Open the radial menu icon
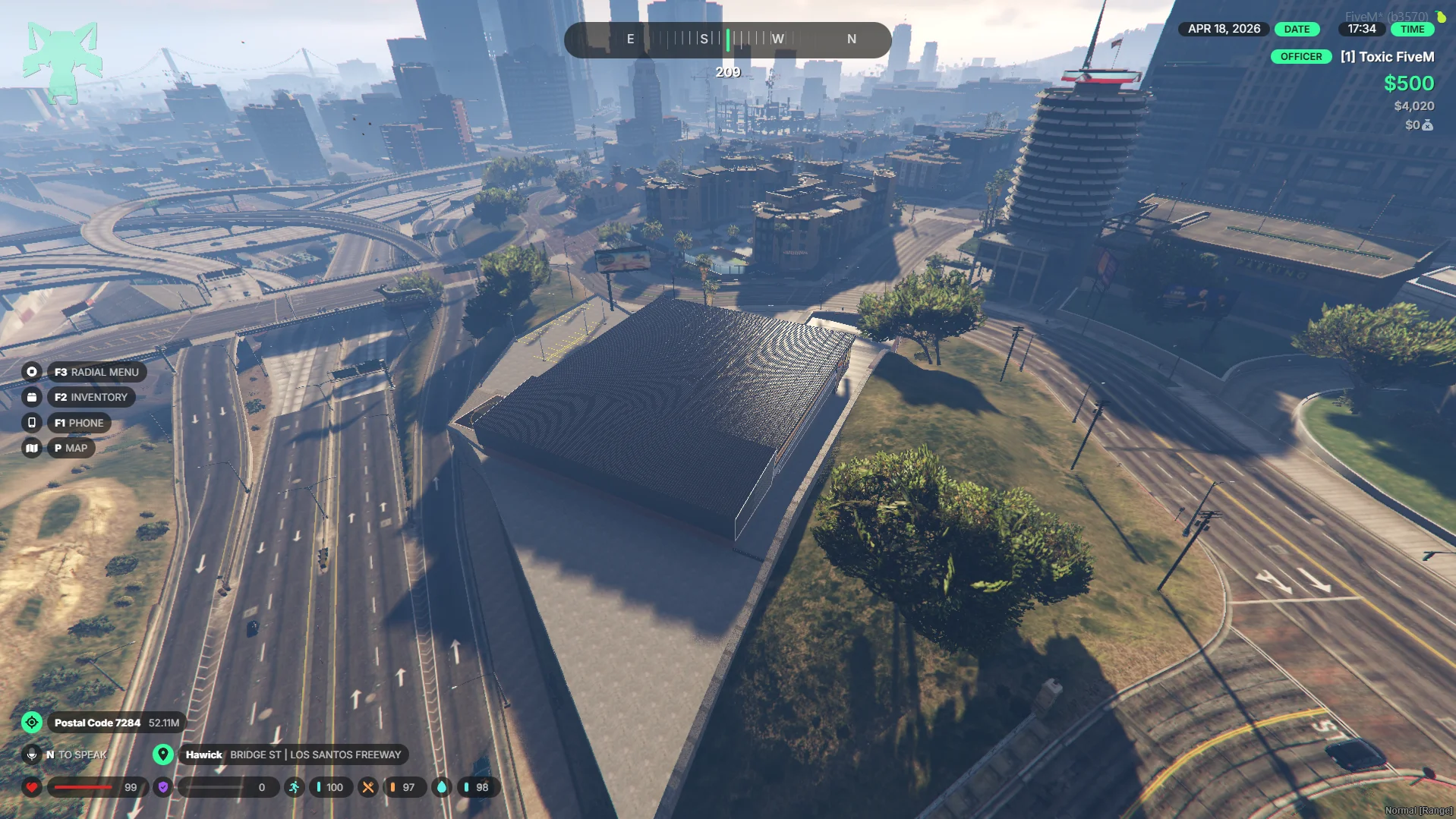 point(32,372)
